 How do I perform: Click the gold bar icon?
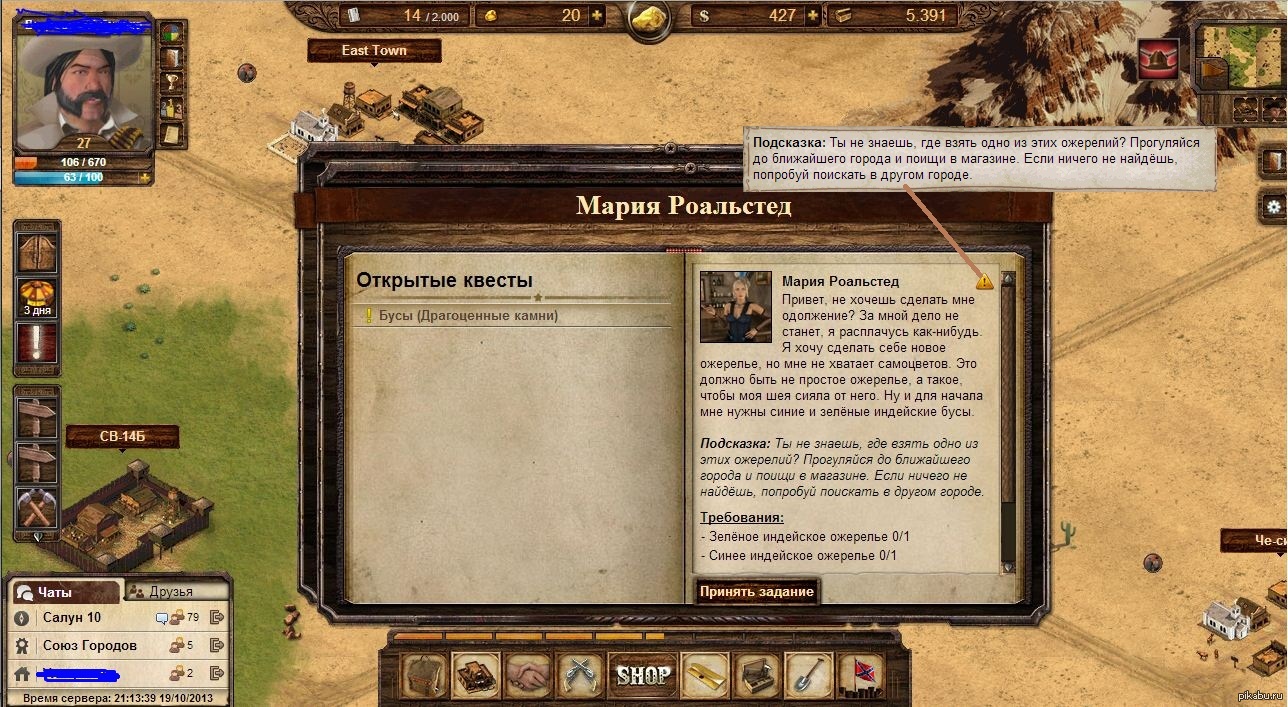[705, 676]
